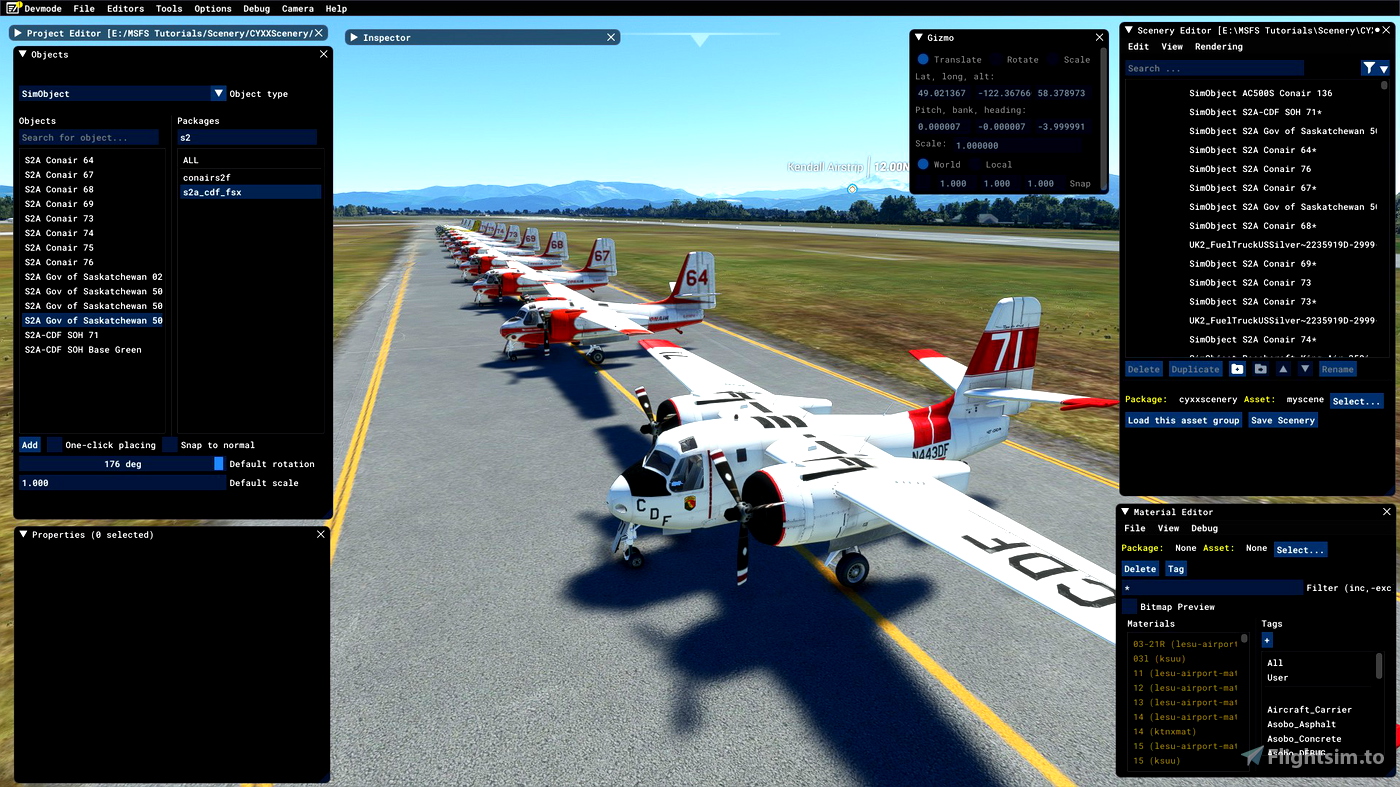Click the down arrow icon before Rename
The width and height of the screenshot is (1400, 787).
click(x=1305, y=369)
